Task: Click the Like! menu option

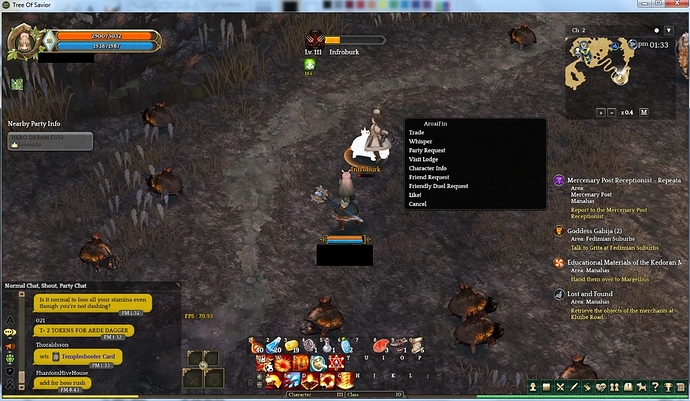Action: coord(416,195)
